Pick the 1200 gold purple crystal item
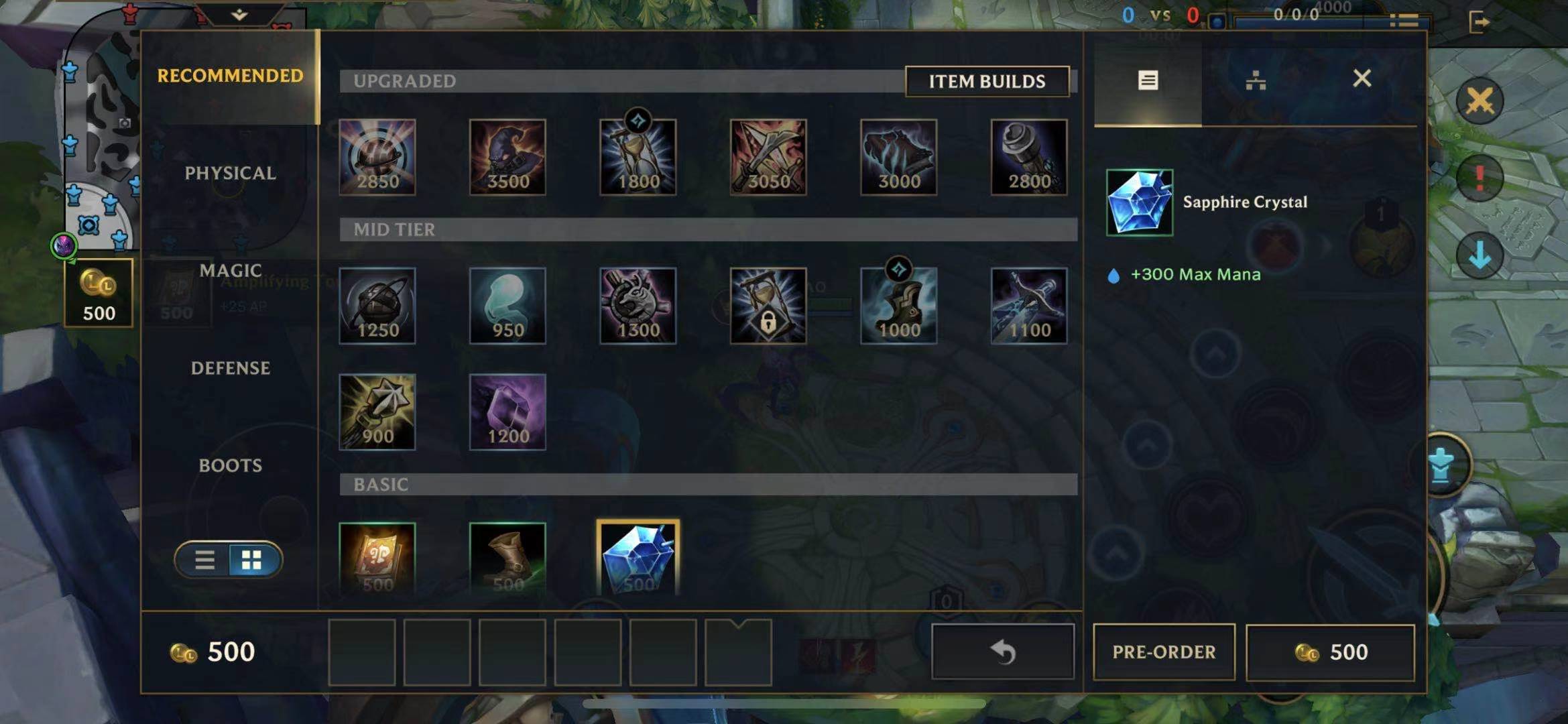Image resolution: width=1568 pixels, height=724 pixels. pos(507,412)
